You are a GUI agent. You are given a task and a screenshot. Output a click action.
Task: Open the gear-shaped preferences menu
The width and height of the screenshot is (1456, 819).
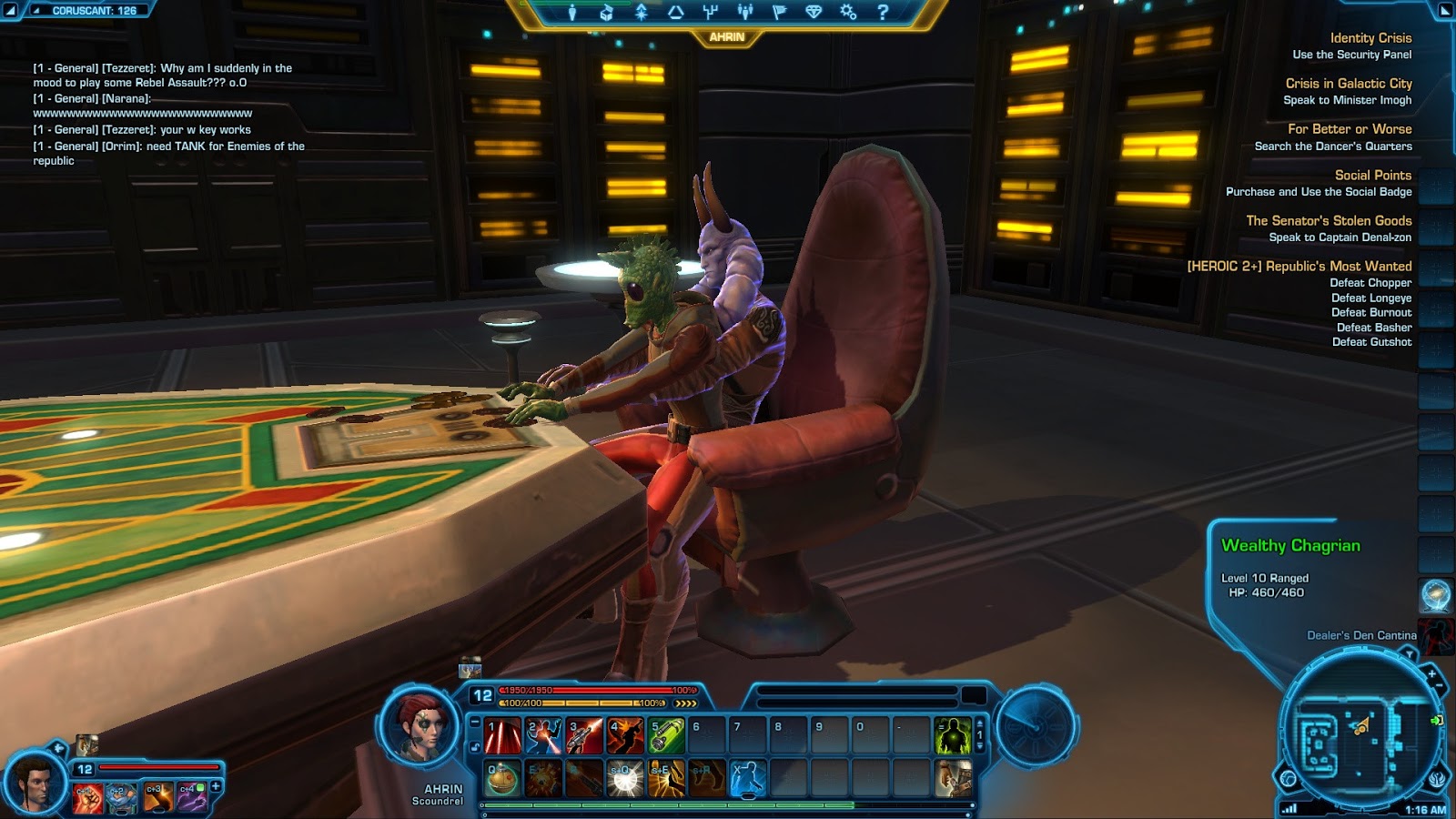848,12
